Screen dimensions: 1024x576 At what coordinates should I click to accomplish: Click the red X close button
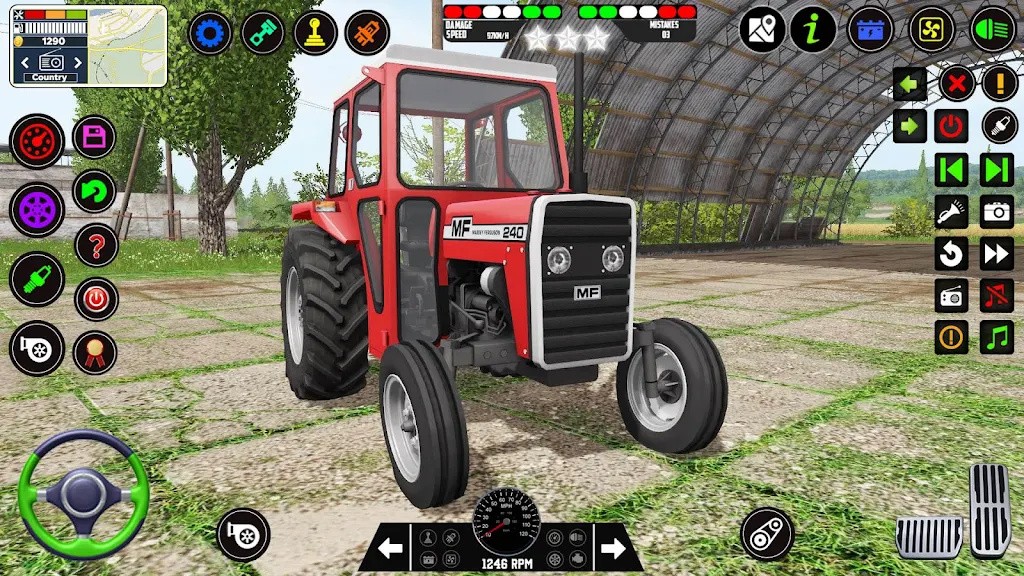point(956,84)
